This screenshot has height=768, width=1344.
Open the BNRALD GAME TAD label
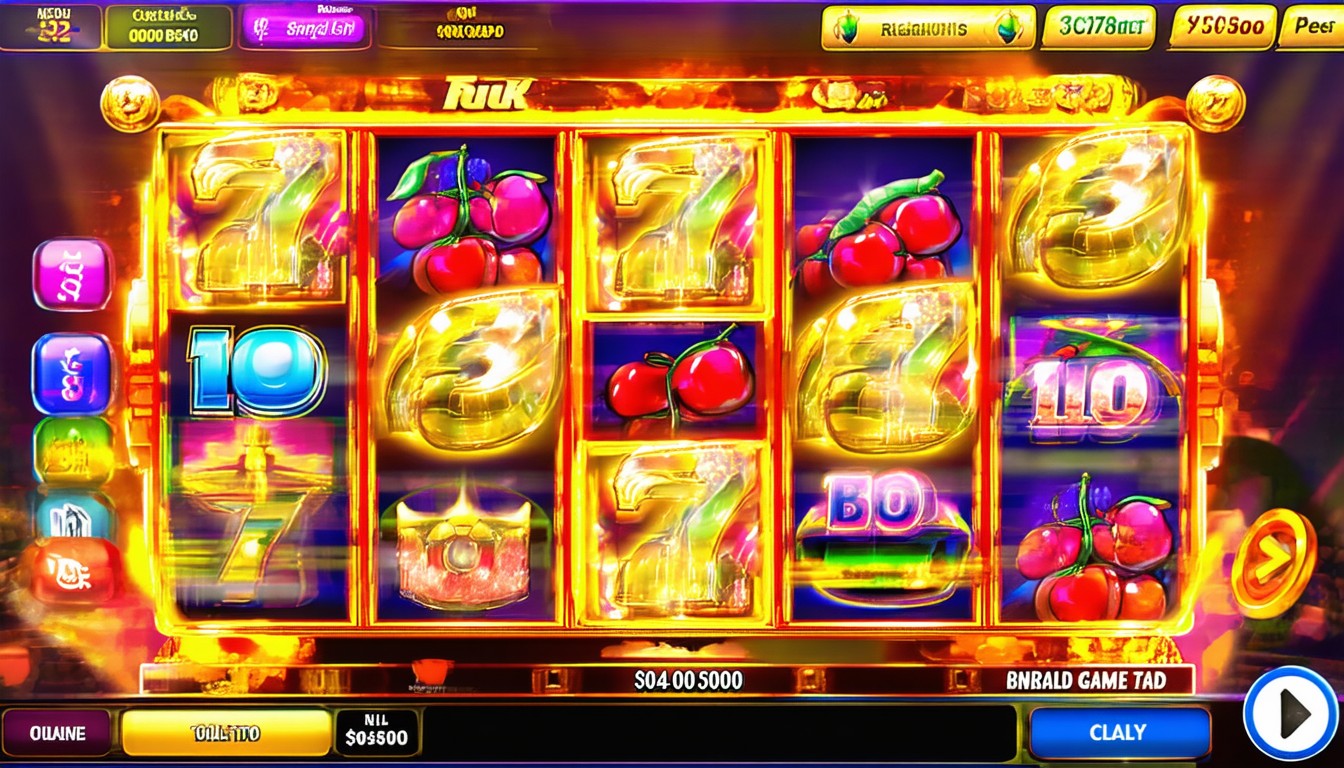[1085, 681]
